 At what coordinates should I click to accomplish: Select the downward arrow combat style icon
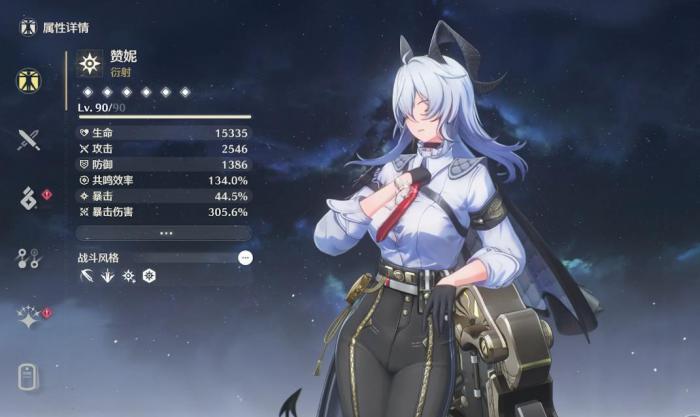[107, 276]
